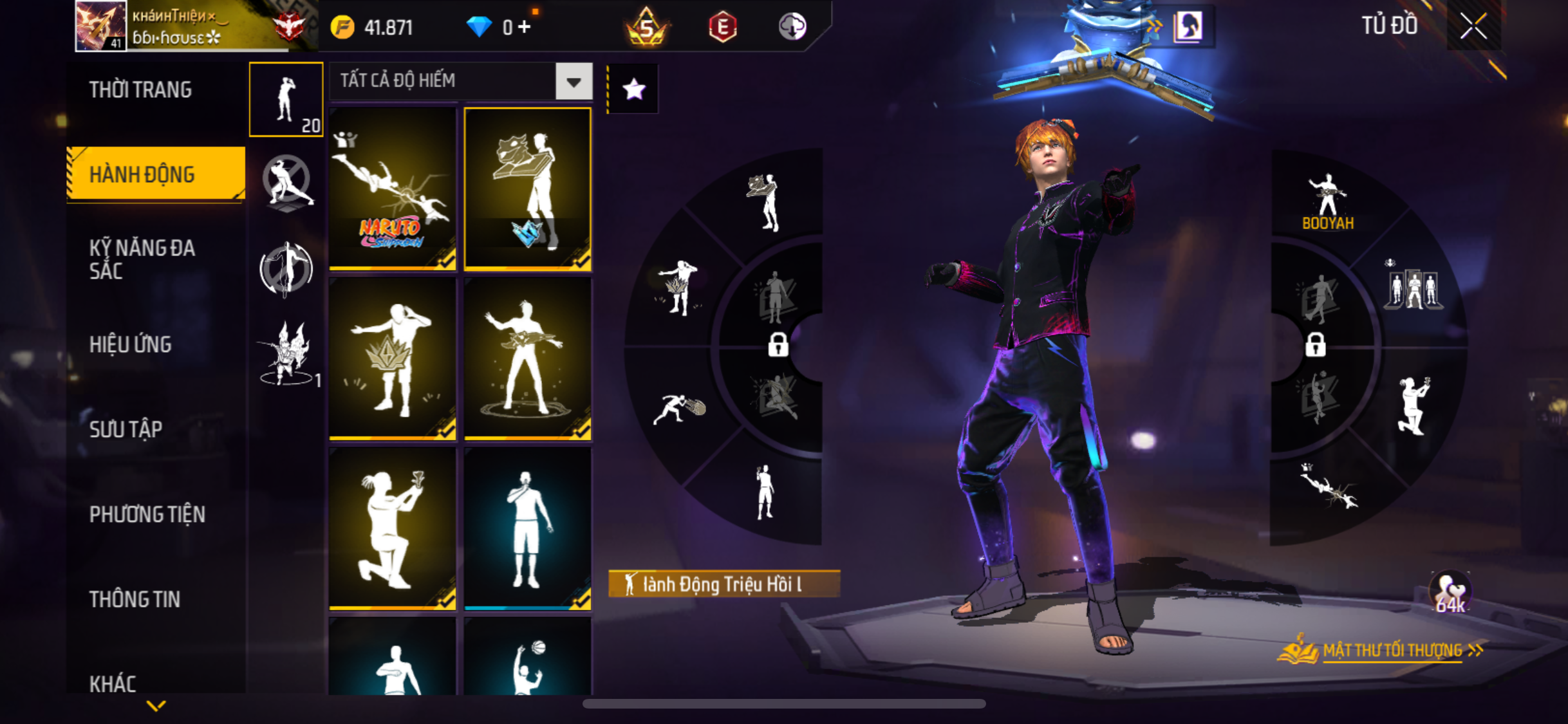The width and height of the screenshot is (1568, 724).
Task: Select the Naruto Shippuden emote tile
Action: [x=393, y=188]
